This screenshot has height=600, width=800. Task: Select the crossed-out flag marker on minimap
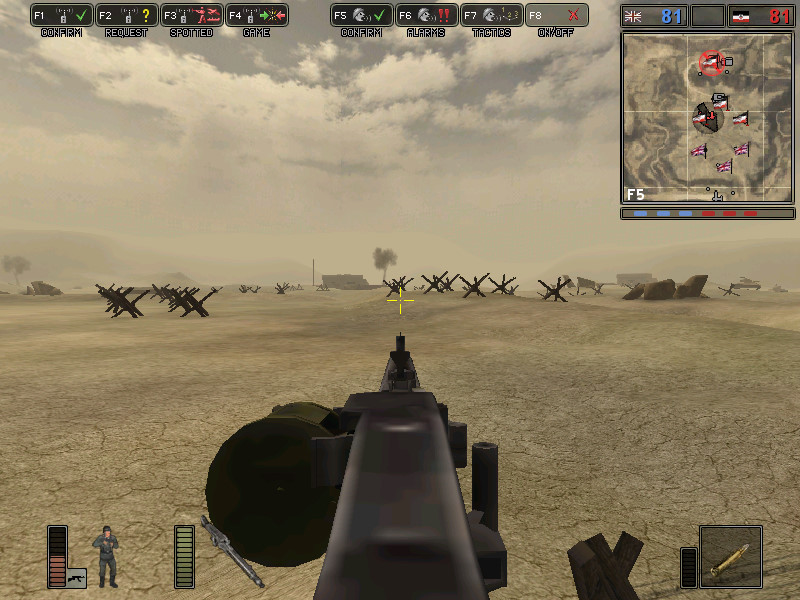(x=711, y=63)
